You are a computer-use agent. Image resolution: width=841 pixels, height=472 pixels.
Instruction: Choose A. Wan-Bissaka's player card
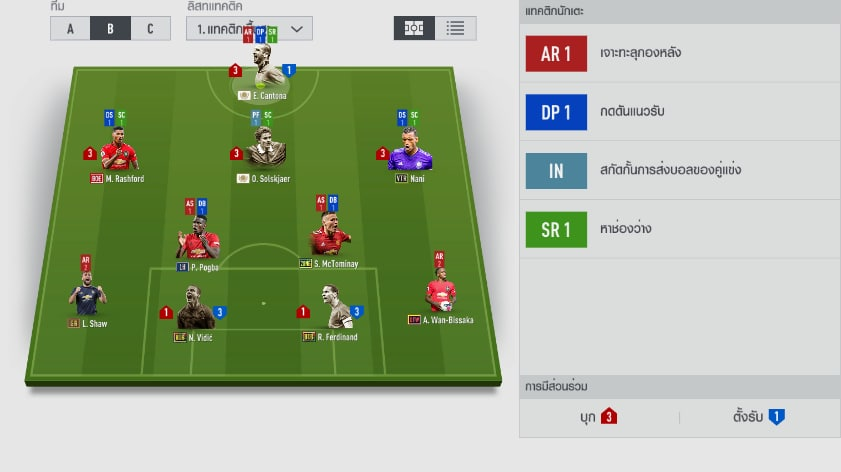point(441,294)
